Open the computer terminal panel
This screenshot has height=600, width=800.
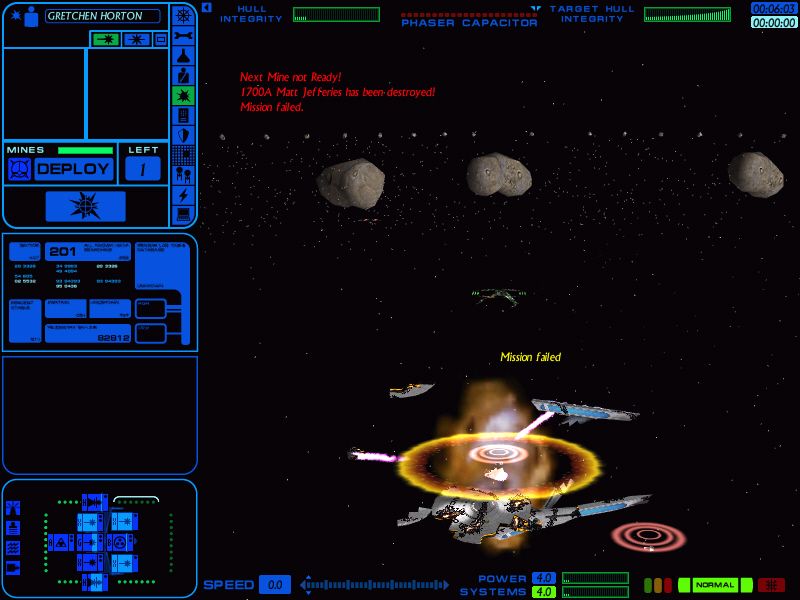click(x=184, y=214)
